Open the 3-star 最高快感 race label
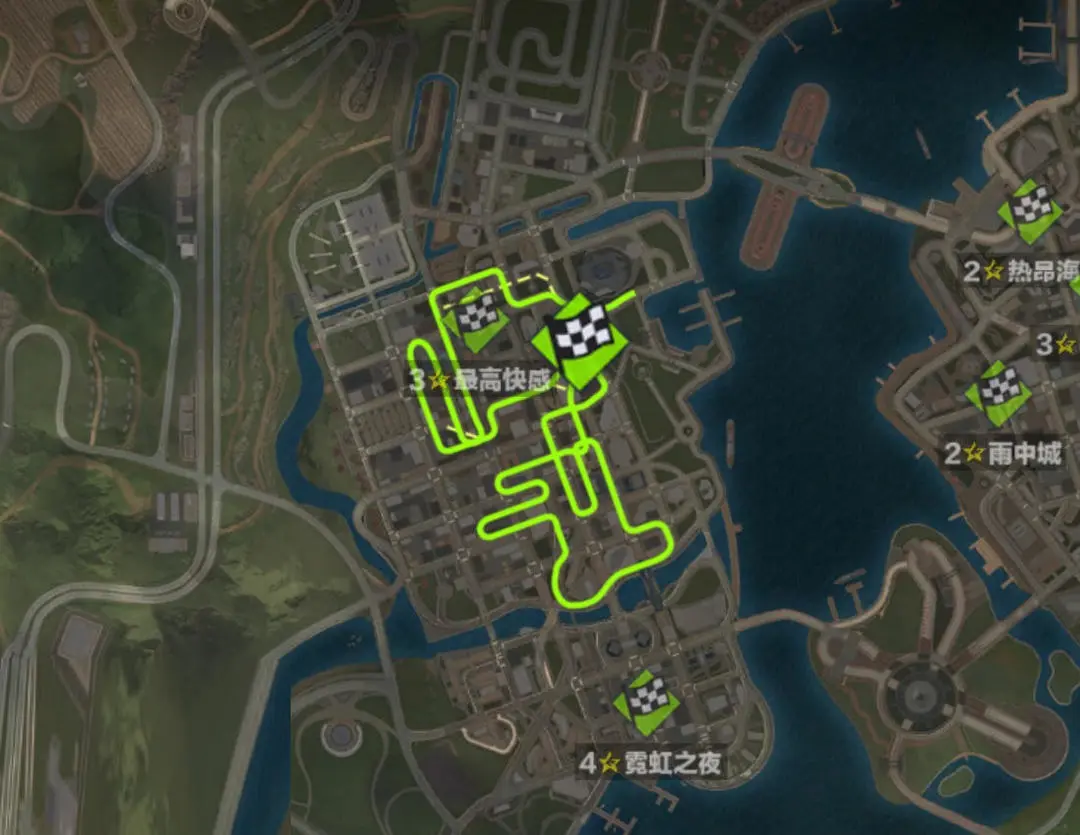Screen dimensions: 1080x835 481,380
